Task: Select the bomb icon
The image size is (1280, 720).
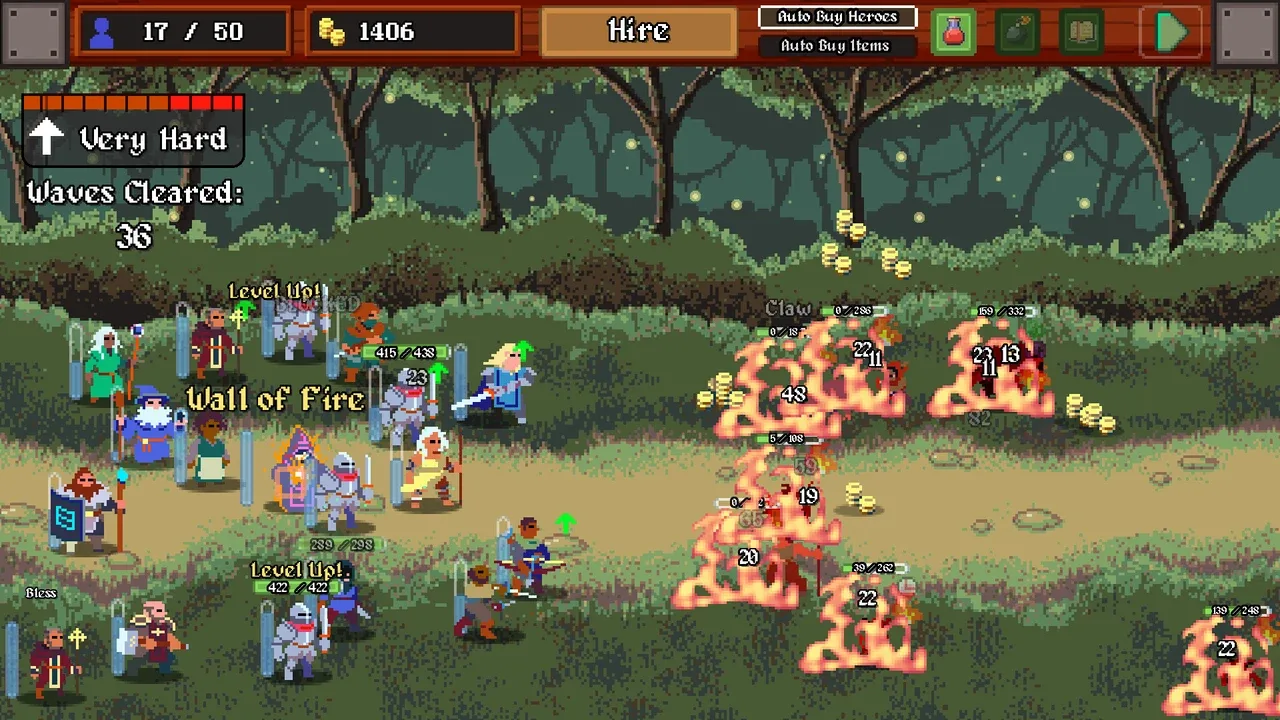Action: click(1018, 32)
